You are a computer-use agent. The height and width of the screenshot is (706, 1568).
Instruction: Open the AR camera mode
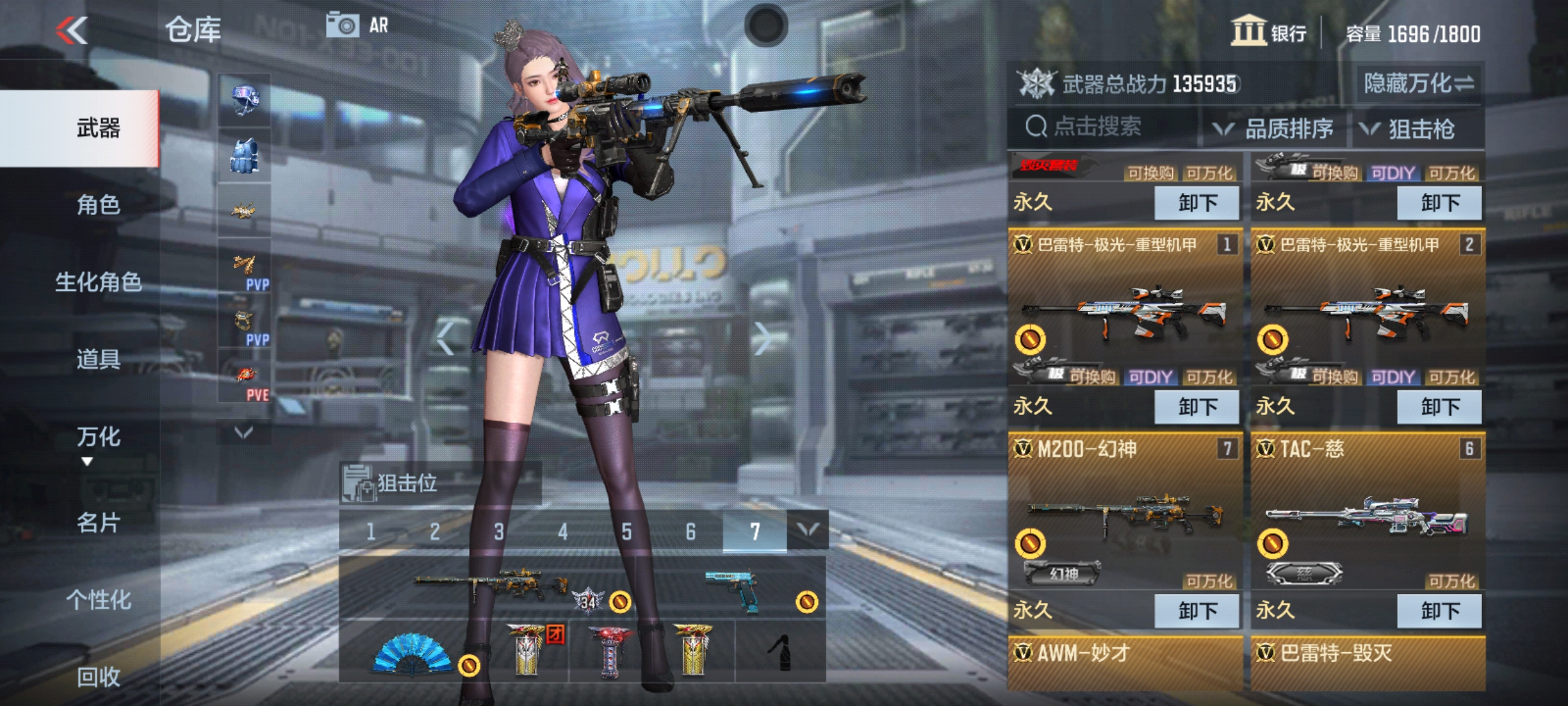tap(357, 25)
